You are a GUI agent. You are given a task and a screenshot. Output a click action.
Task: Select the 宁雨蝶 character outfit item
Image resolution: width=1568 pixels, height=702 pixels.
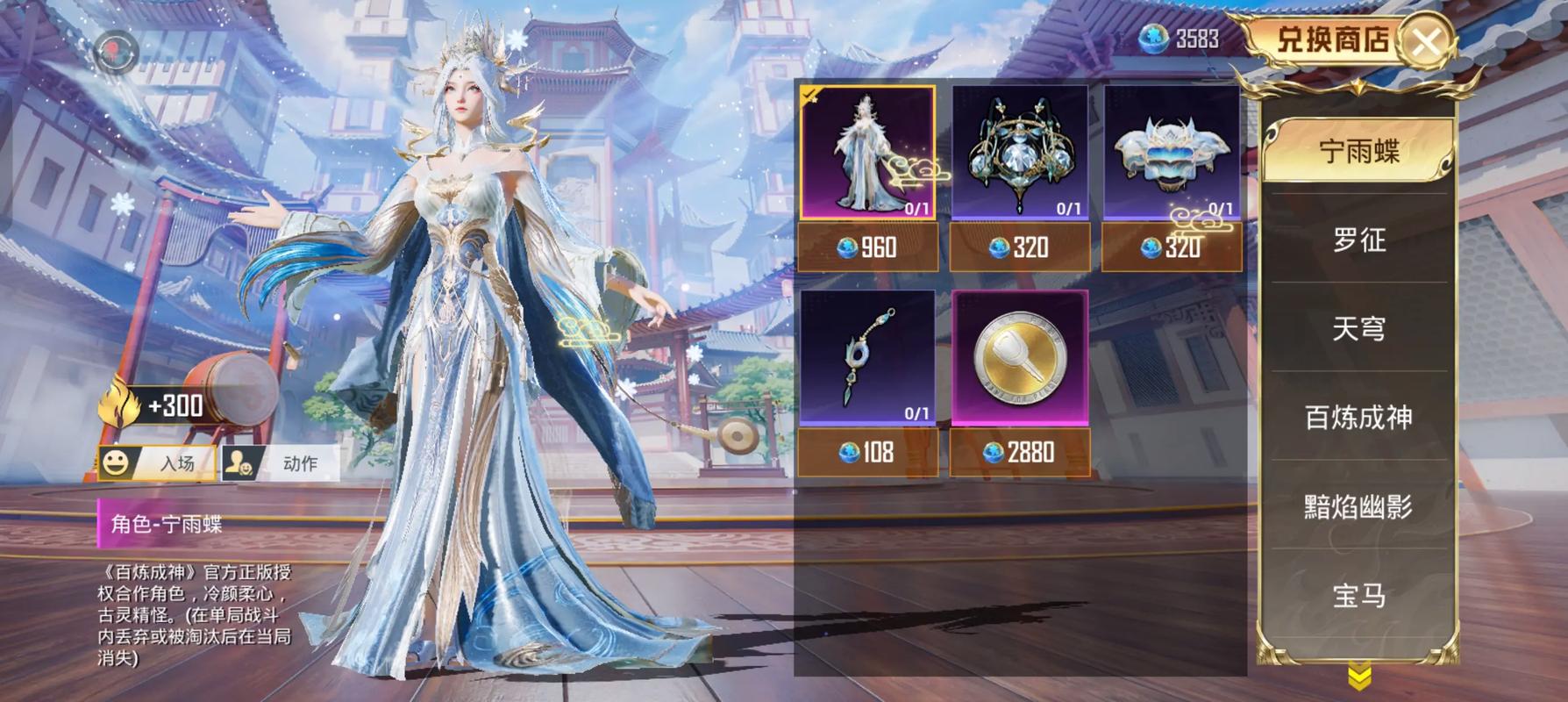pyautogui.click(x=867, y=152)
